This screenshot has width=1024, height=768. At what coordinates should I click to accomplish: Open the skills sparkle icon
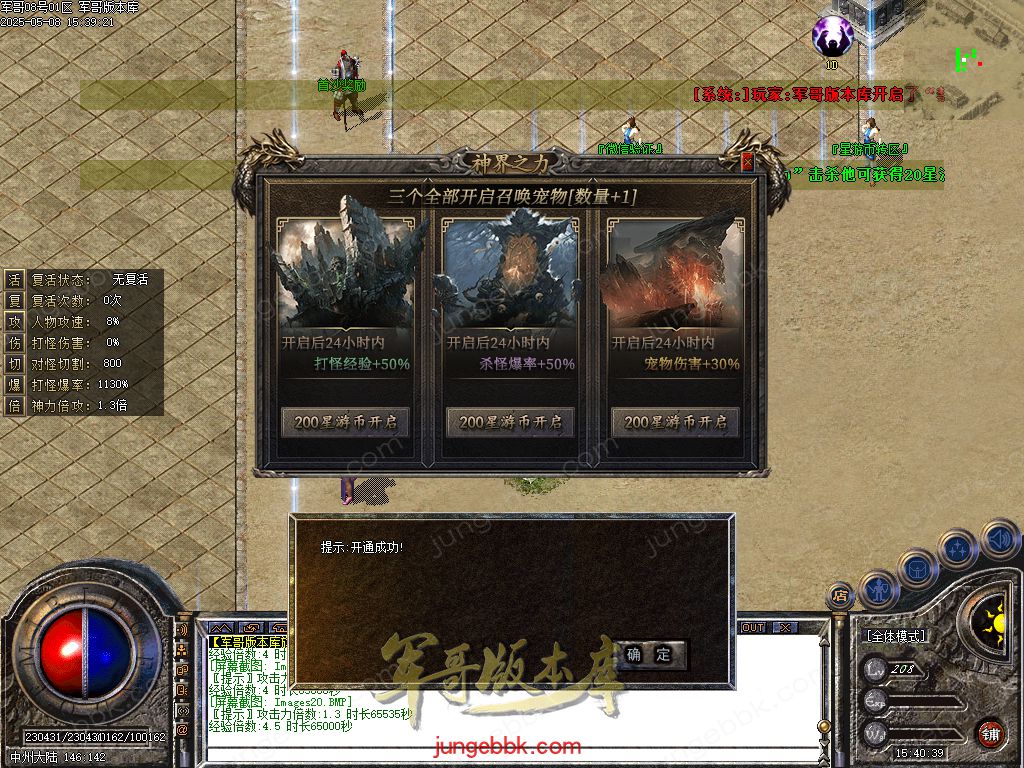(957, 548)
